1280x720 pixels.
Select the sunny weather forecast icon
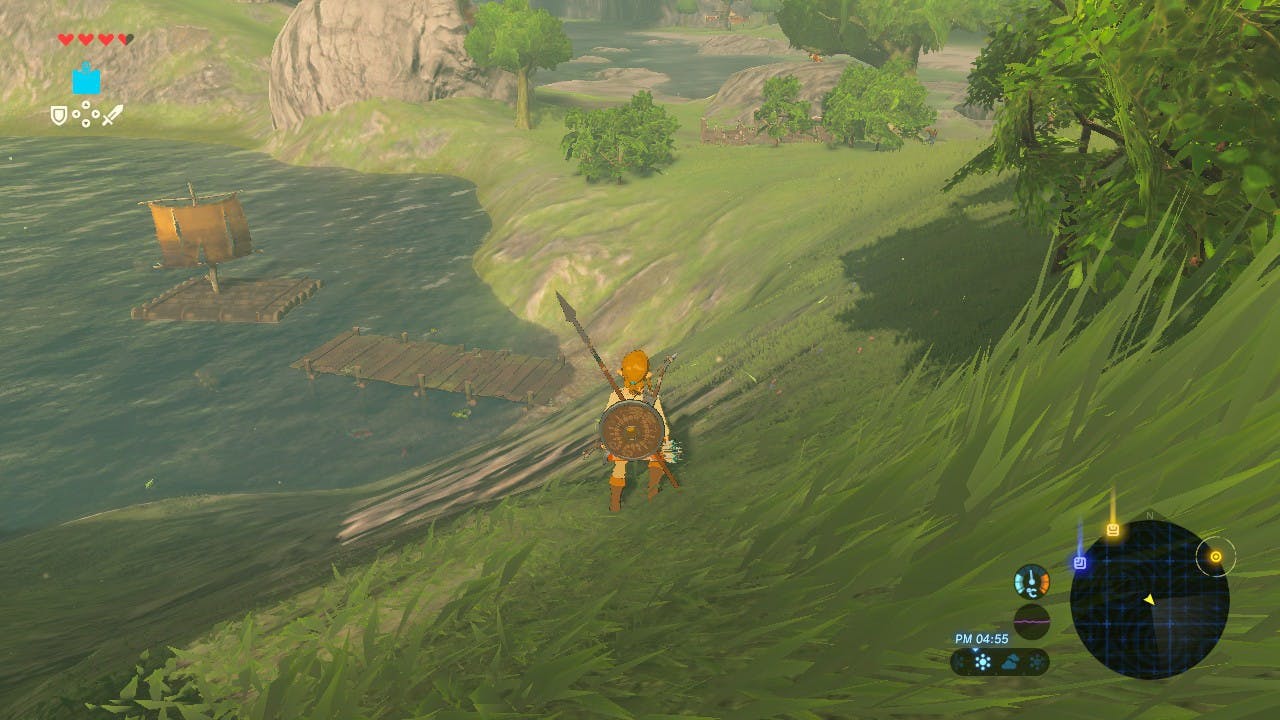(x=983, y=662)
